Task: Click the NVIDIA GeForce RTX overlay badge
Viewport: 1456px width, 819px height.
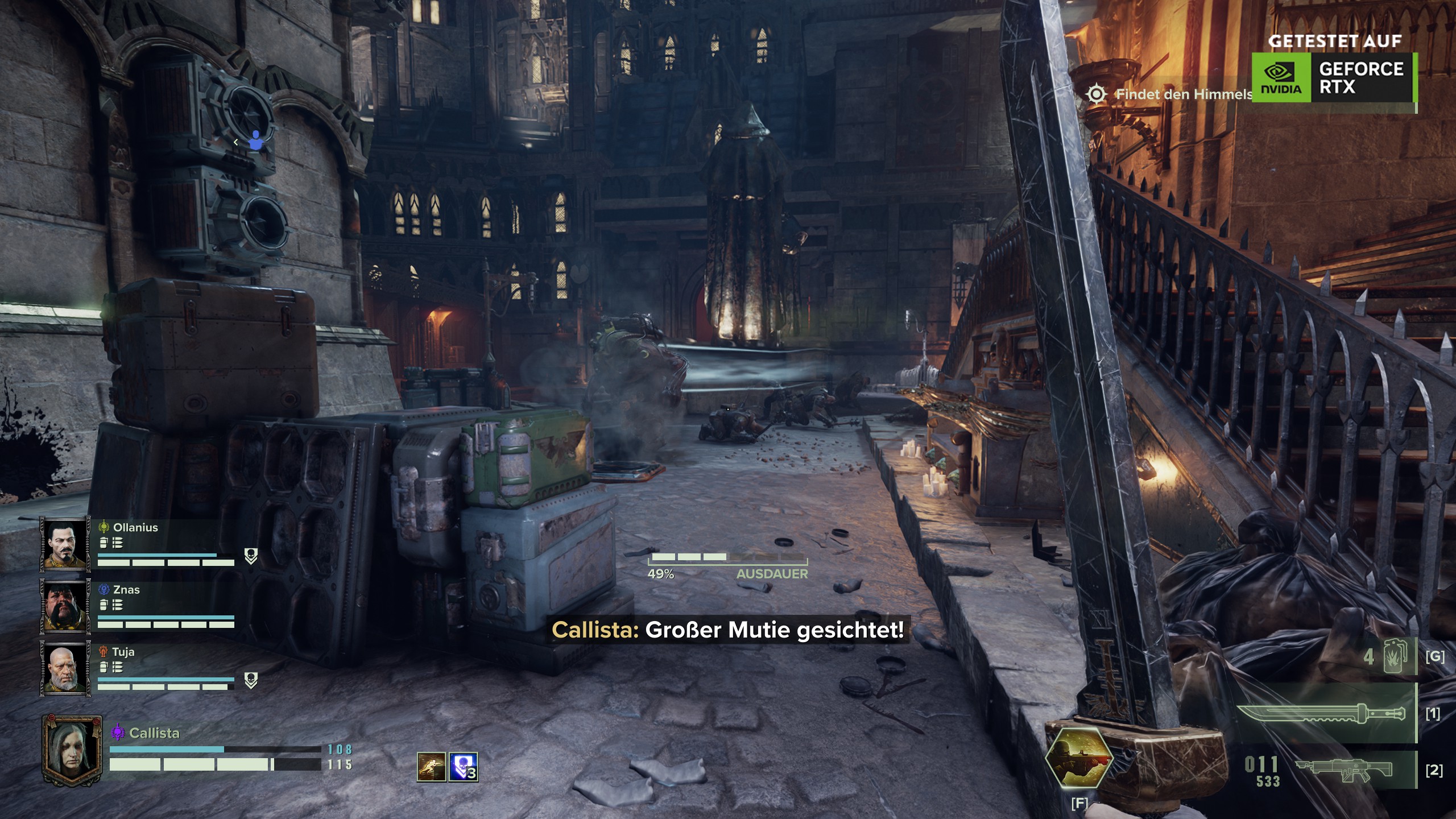Action: [1333, 77]
